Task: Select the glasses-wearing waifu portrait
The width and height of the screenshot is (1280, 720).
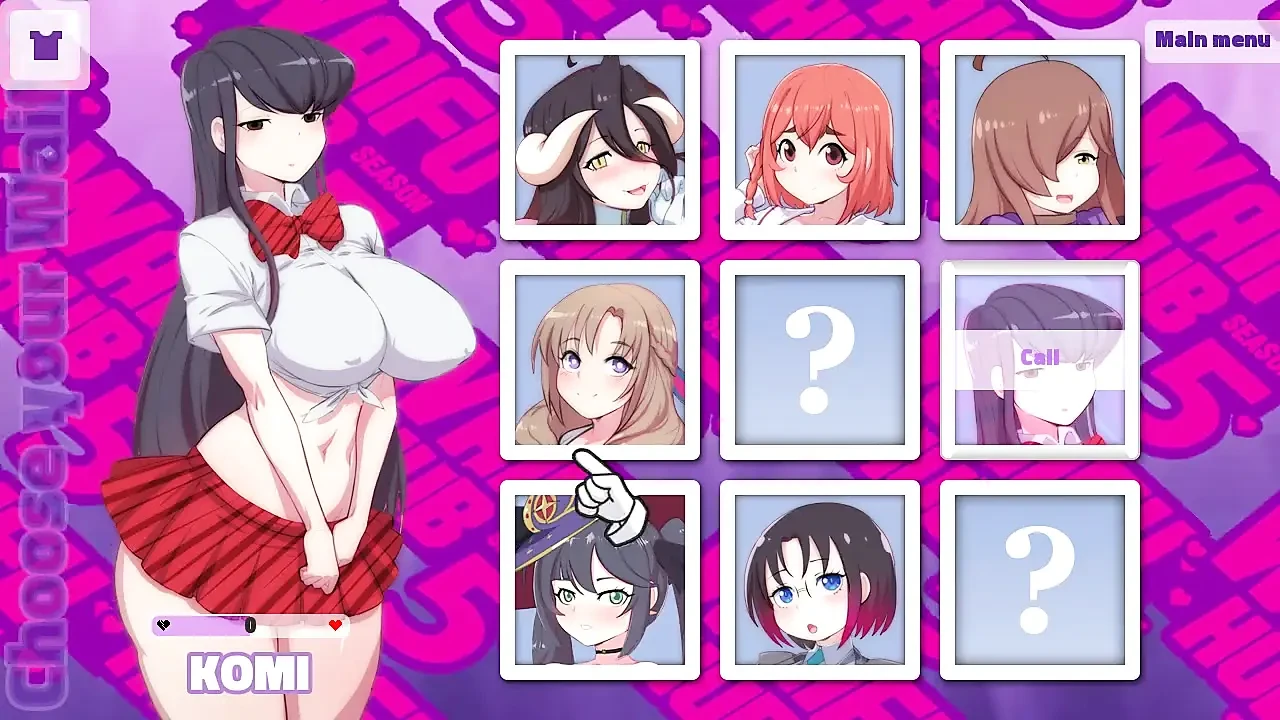Action: coord(819,579)
